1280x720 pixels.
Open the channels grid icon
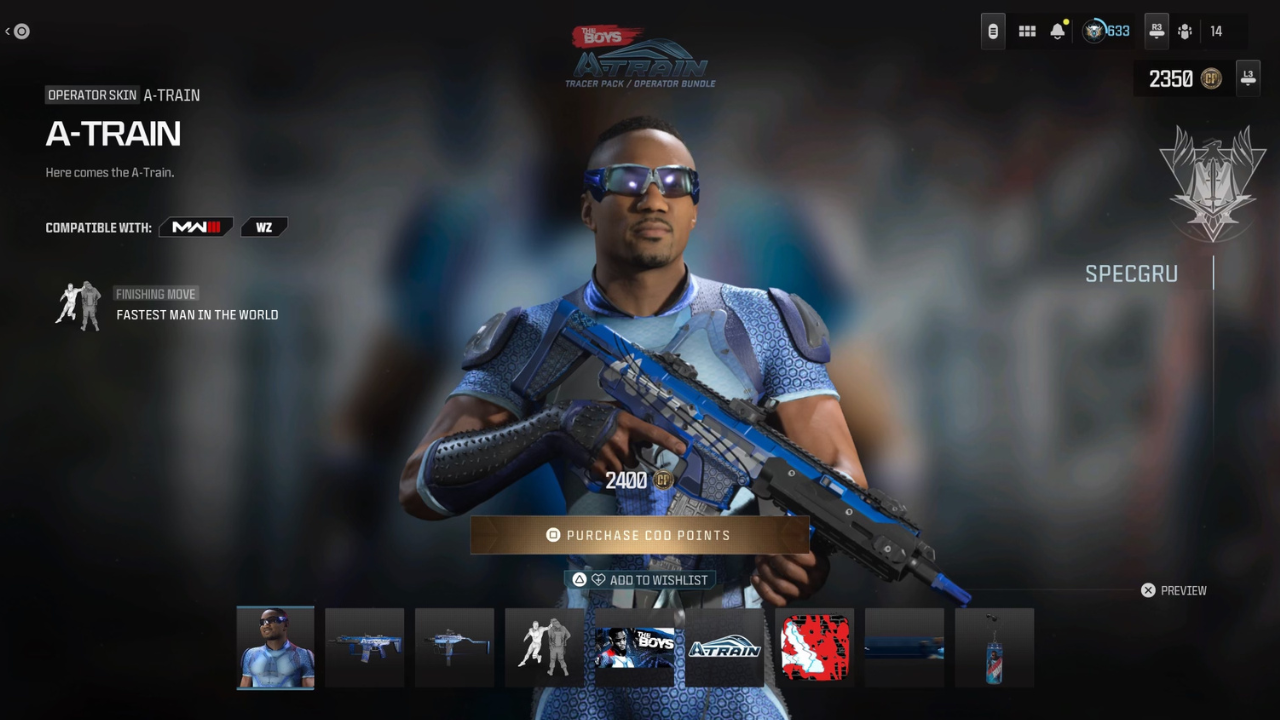tap(1027, 31)
